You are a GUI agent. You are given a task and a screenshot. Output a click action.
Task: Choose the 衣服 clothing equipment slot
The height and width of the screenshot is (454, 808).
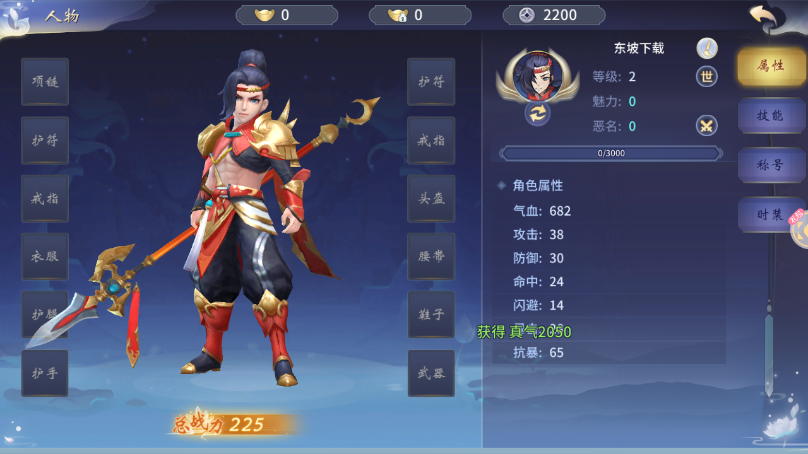45,256
